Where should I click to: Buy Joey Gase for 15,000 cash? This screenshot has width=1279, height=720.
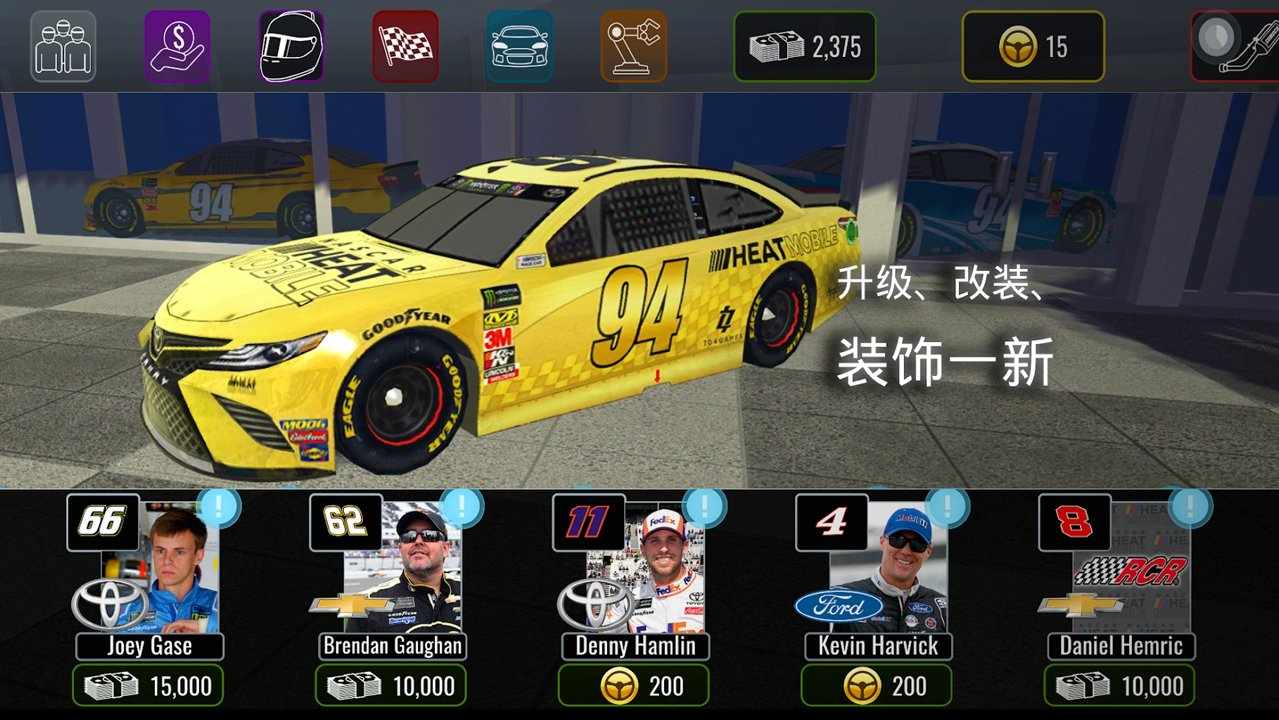point(148,686)
